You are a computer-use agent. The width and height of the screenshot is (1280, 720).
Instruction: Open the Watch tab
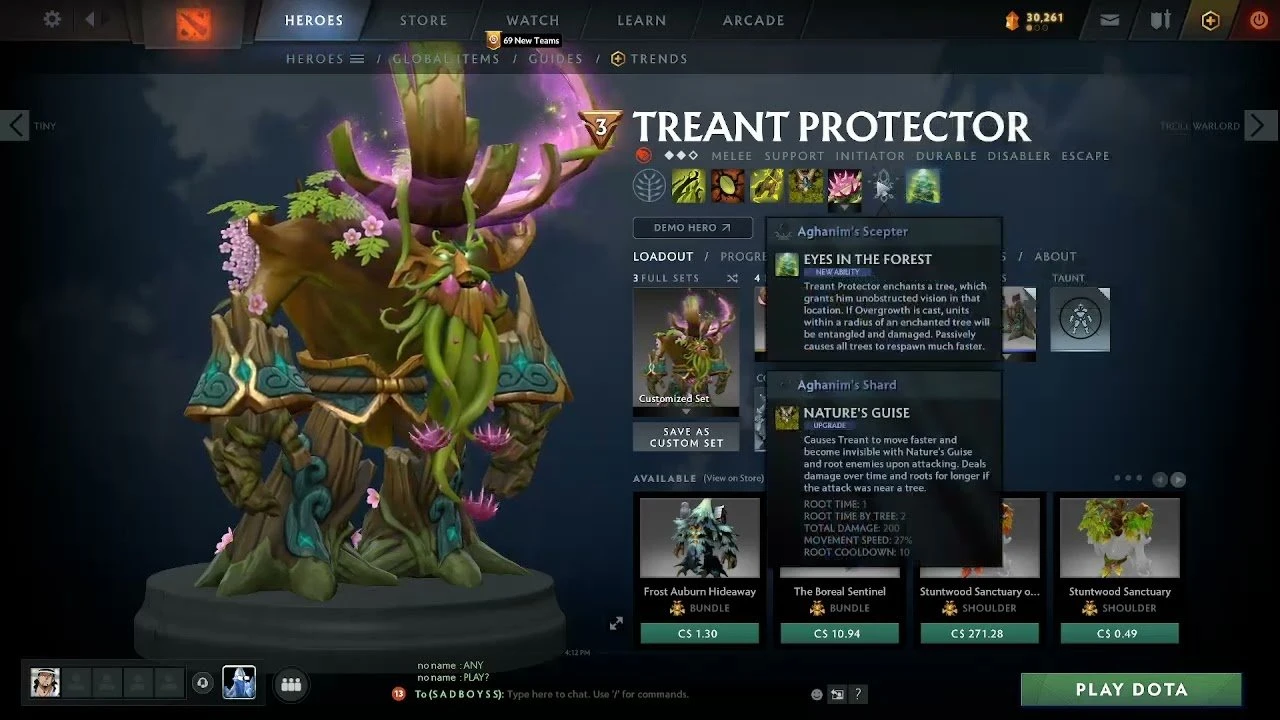pos(532,20)
